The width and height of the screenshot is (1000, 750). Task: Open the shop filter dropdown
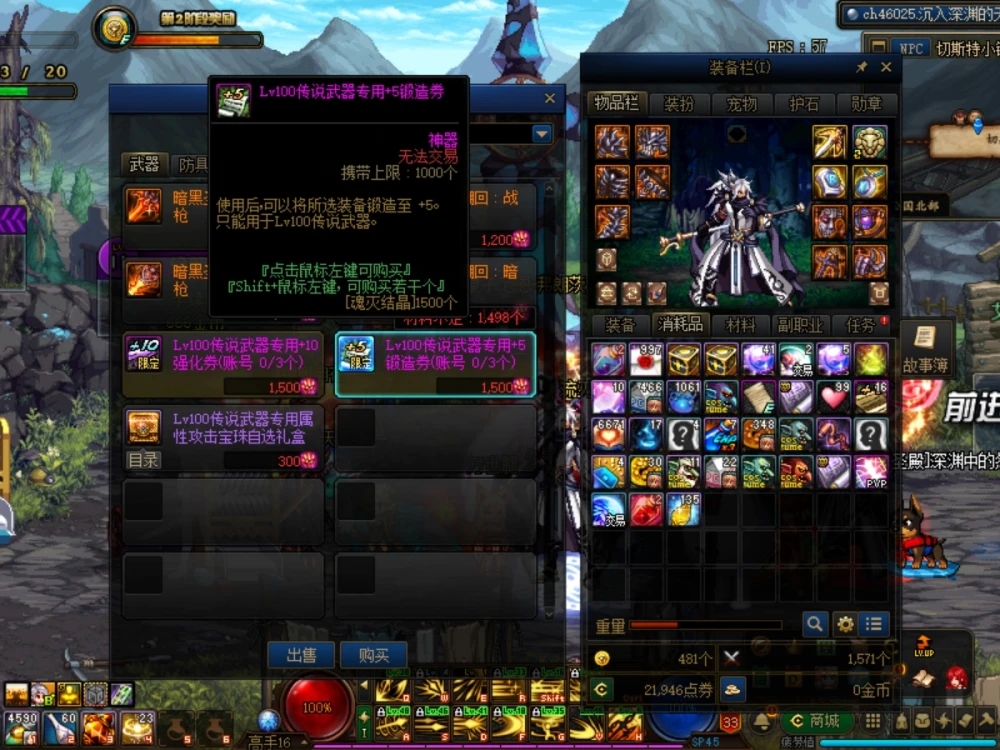[542, 134]
